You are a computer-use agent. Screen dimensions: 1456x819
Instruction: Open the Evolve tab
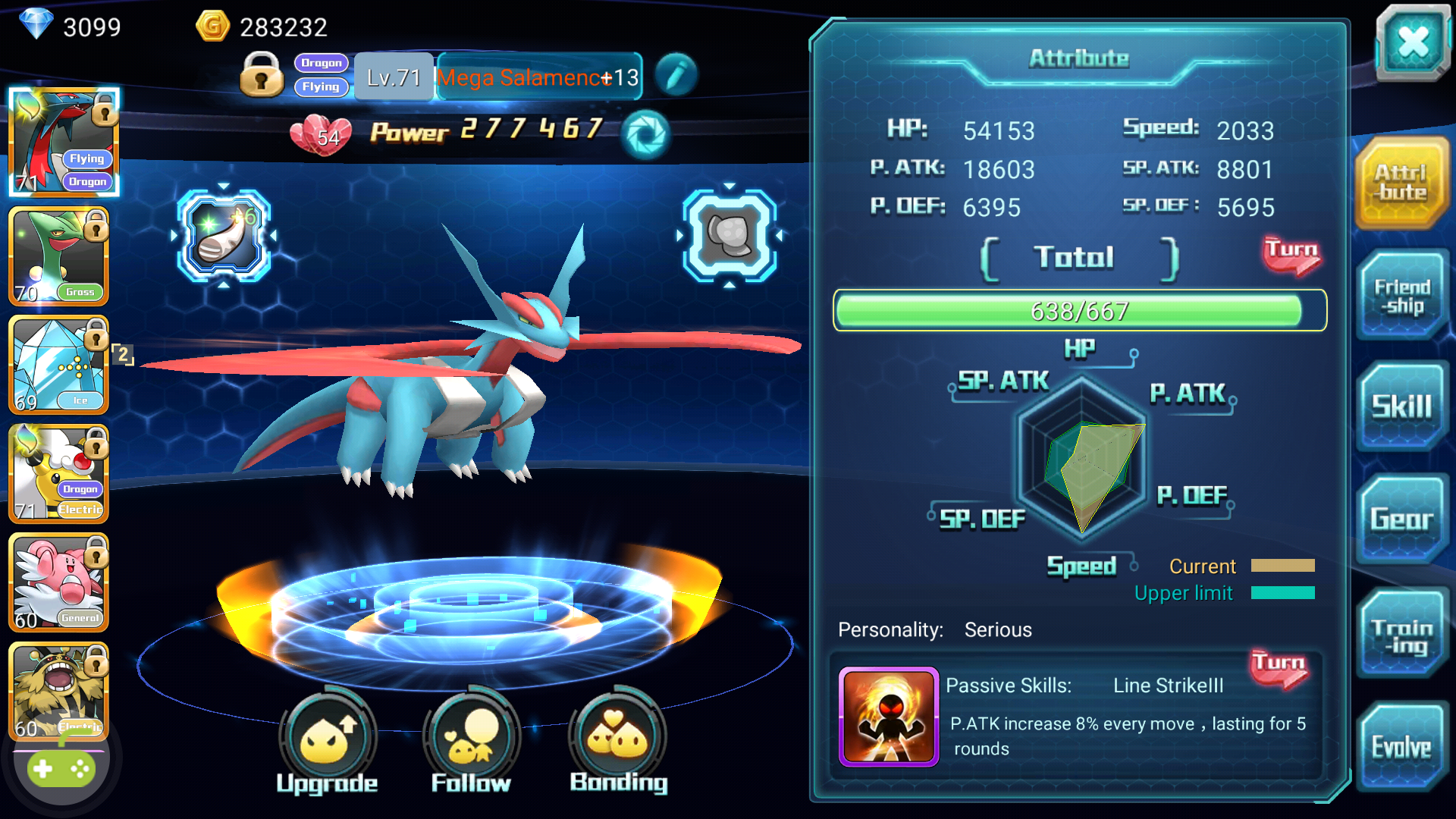point(1401,747)
